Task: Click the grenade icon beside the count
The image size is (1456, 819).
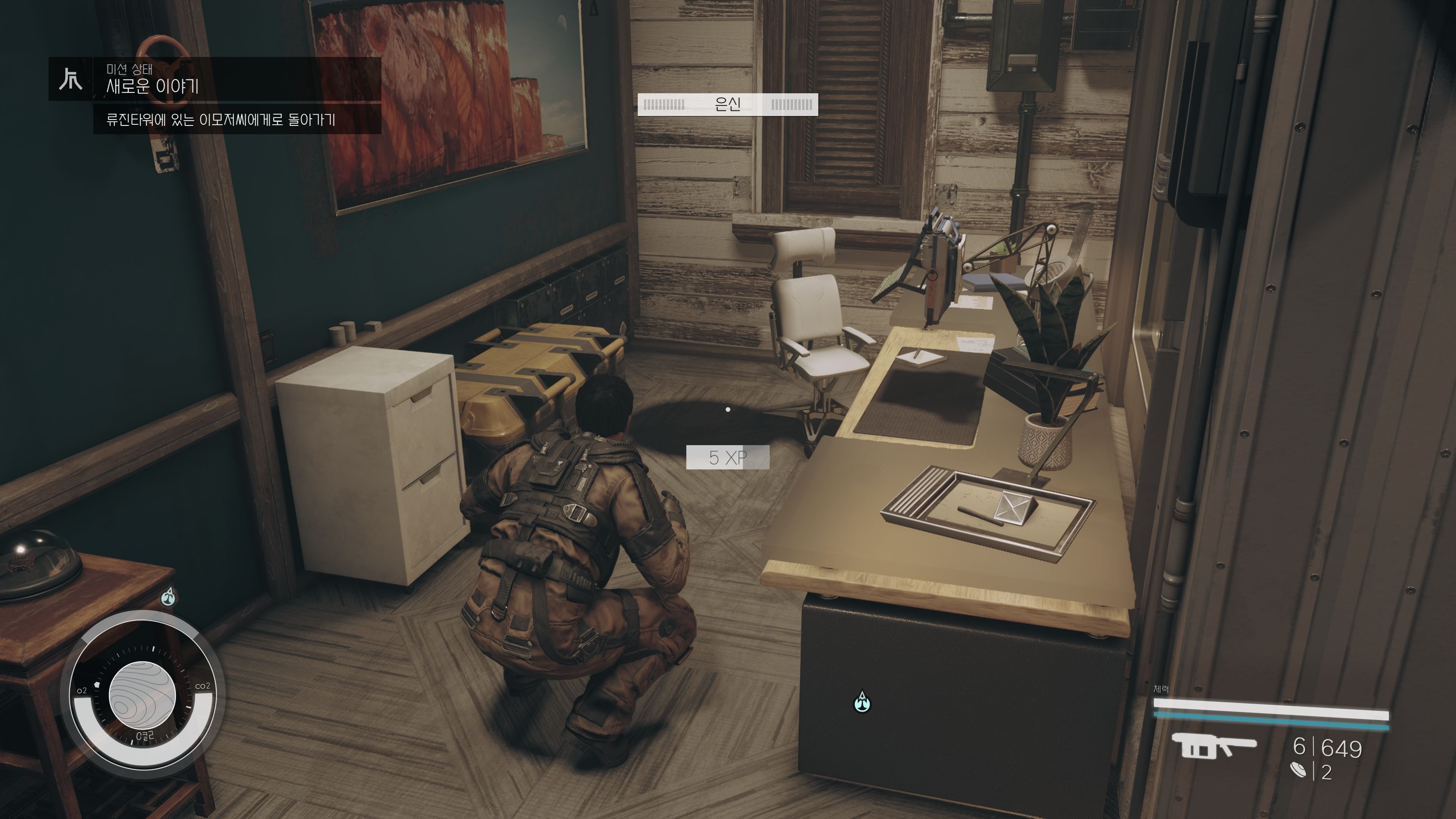Action: click(x=1298, y=770)
